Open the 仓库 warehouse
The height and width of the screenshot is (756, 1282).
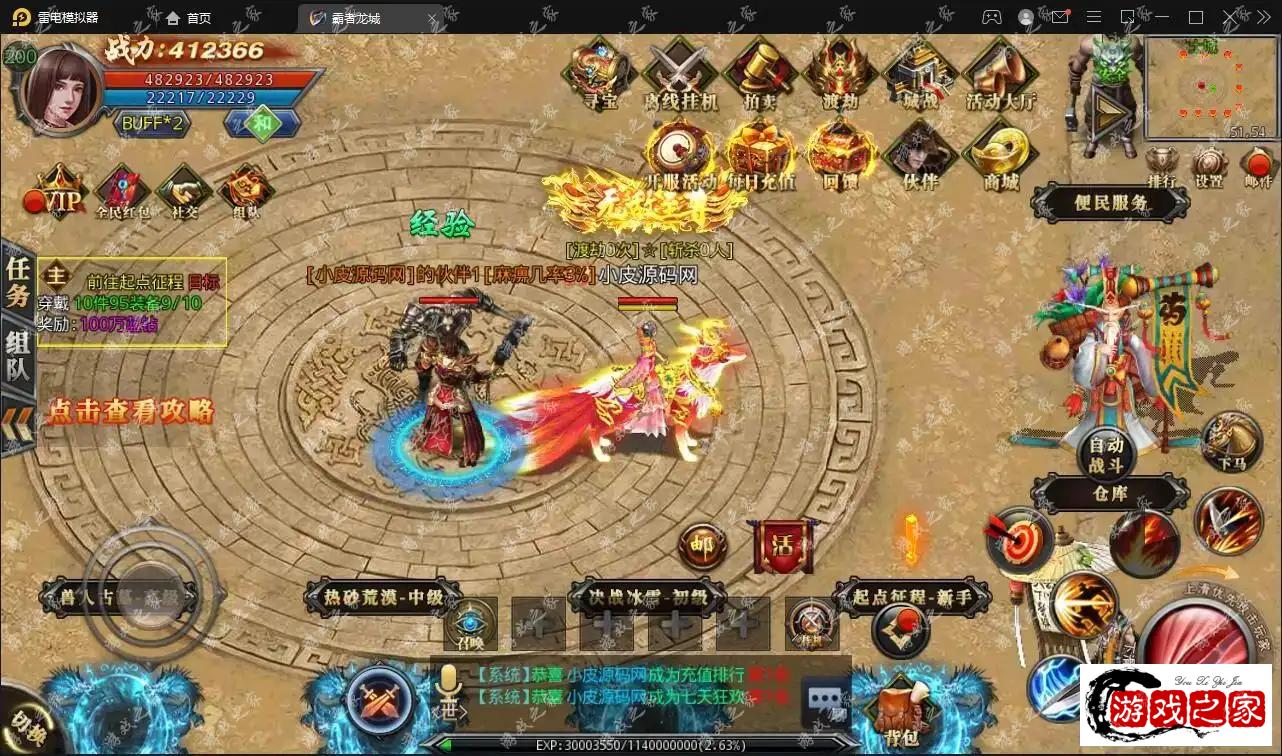[1110, 493]
